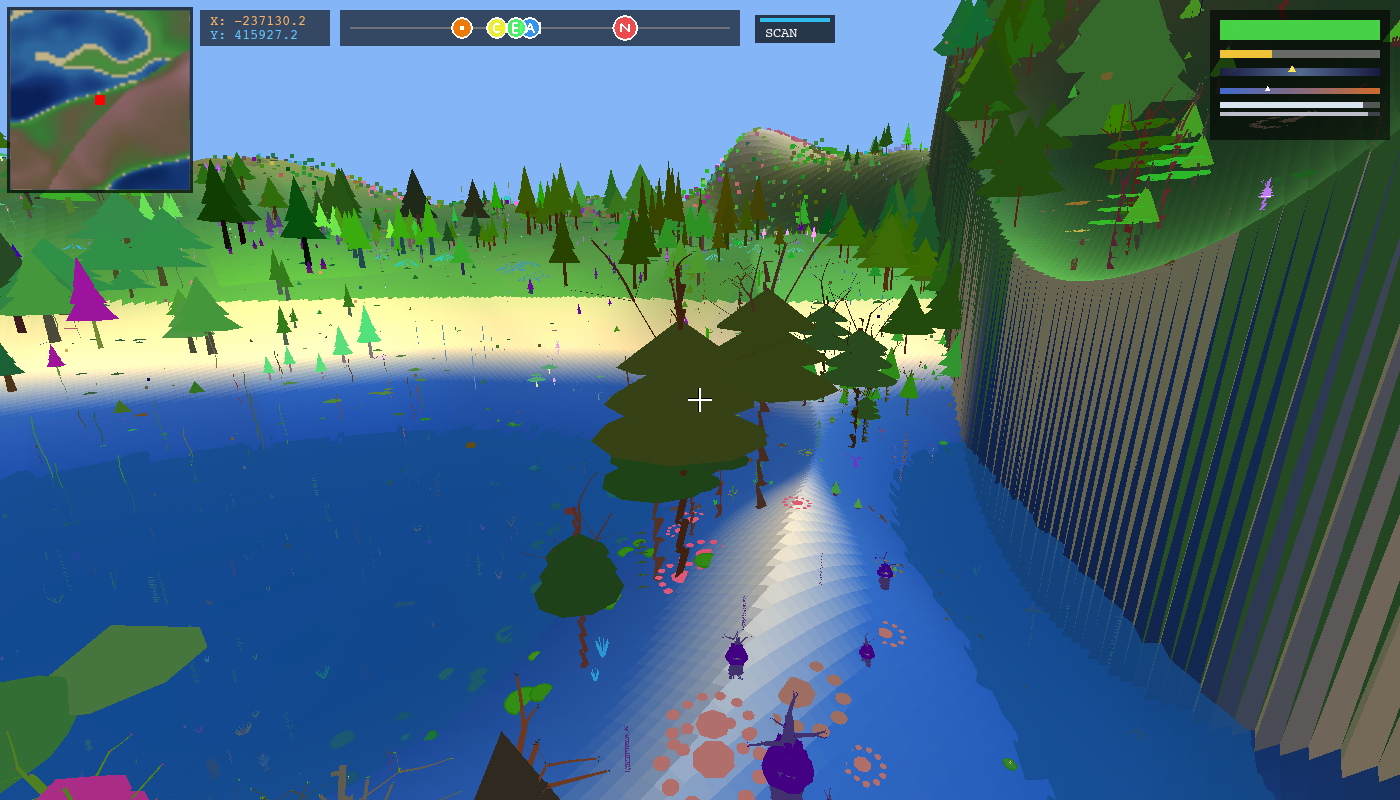Move the white triangle on the blue-orange gradient
The width and height of the screenshot is (1400, 800).
[x=1267, y=88]
